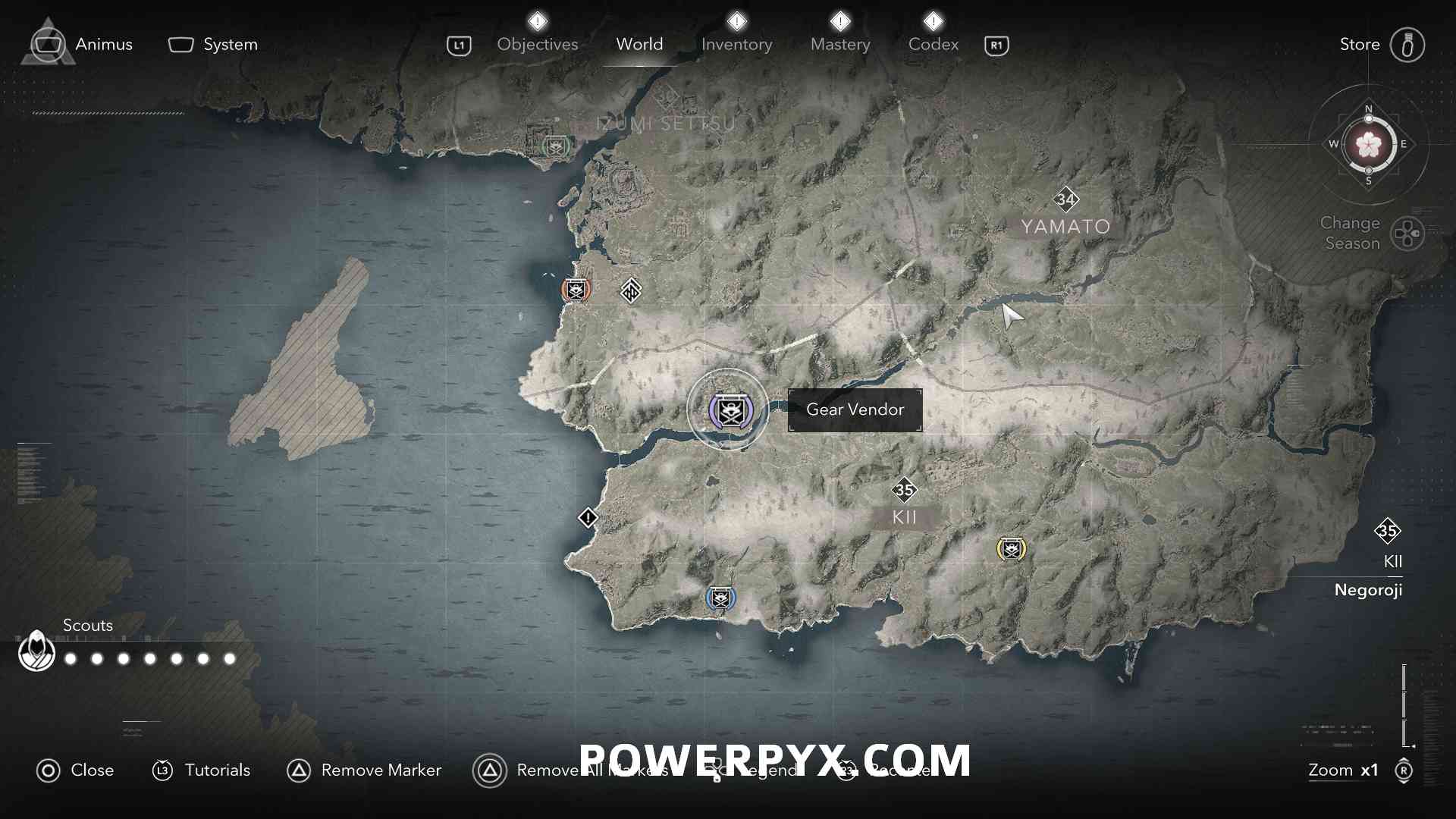This screenshot has height=819, width=1456.
Task: Click the Scouts hooded icon
Action: click(36, 651)
